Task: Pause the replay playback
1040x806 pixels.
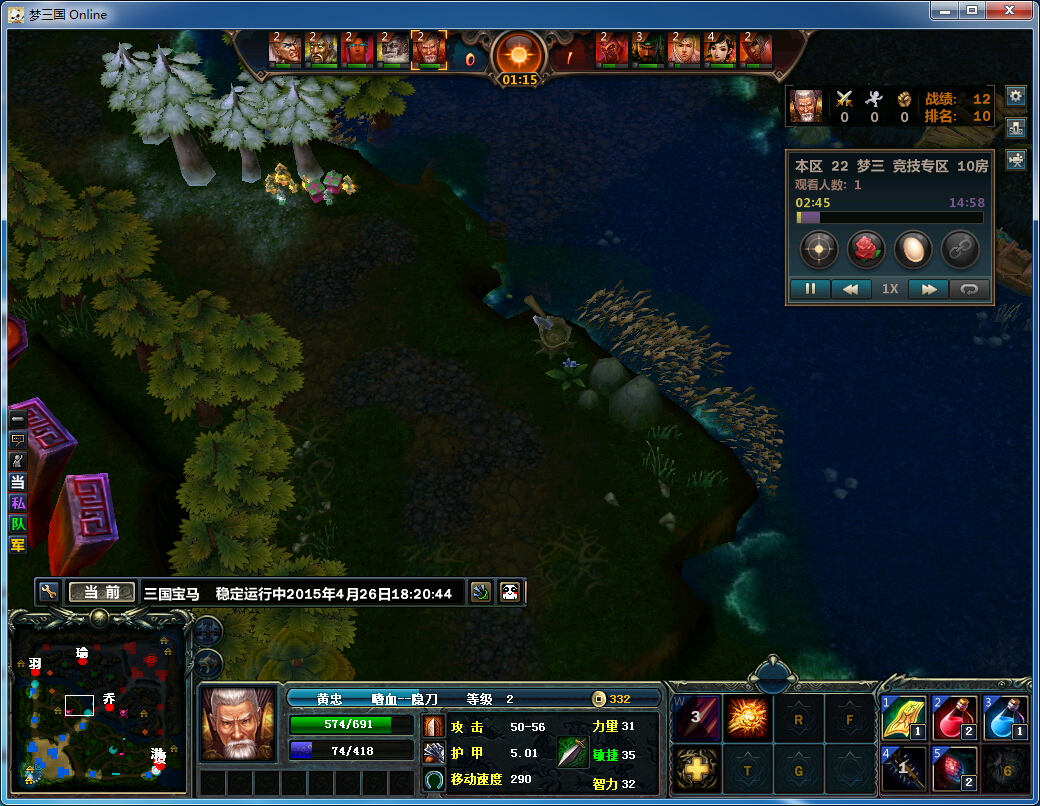Action: pos(811,289)
